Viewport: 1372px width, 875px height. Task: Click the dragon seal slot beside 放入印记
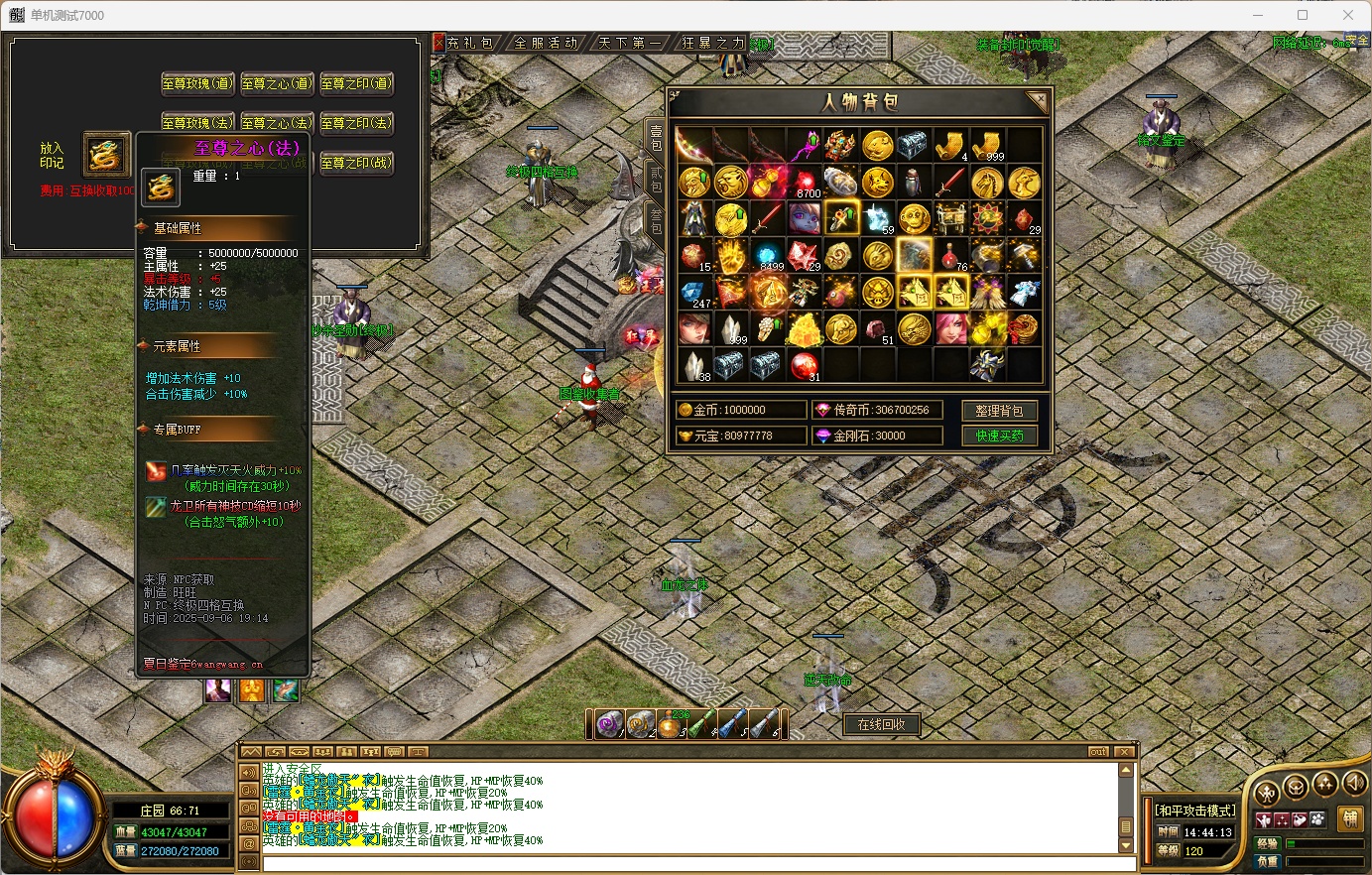coord(105,156)
